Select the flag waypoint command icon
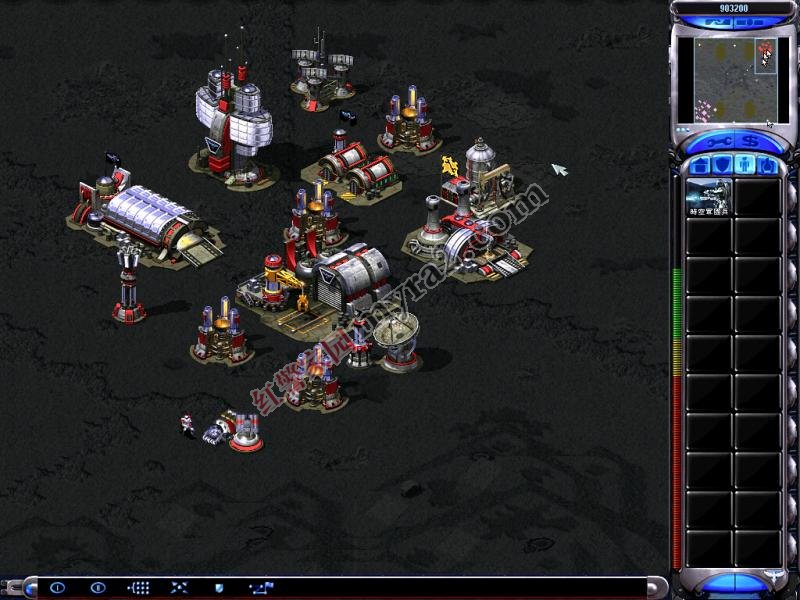 tap(261, 588)
